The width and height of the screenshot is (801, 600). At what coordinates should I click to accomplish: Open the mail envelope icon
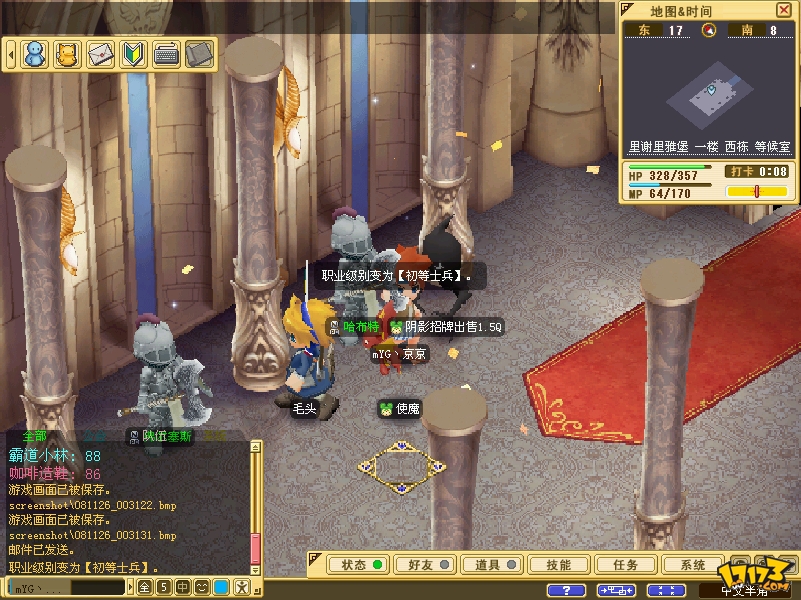(101, 53)
